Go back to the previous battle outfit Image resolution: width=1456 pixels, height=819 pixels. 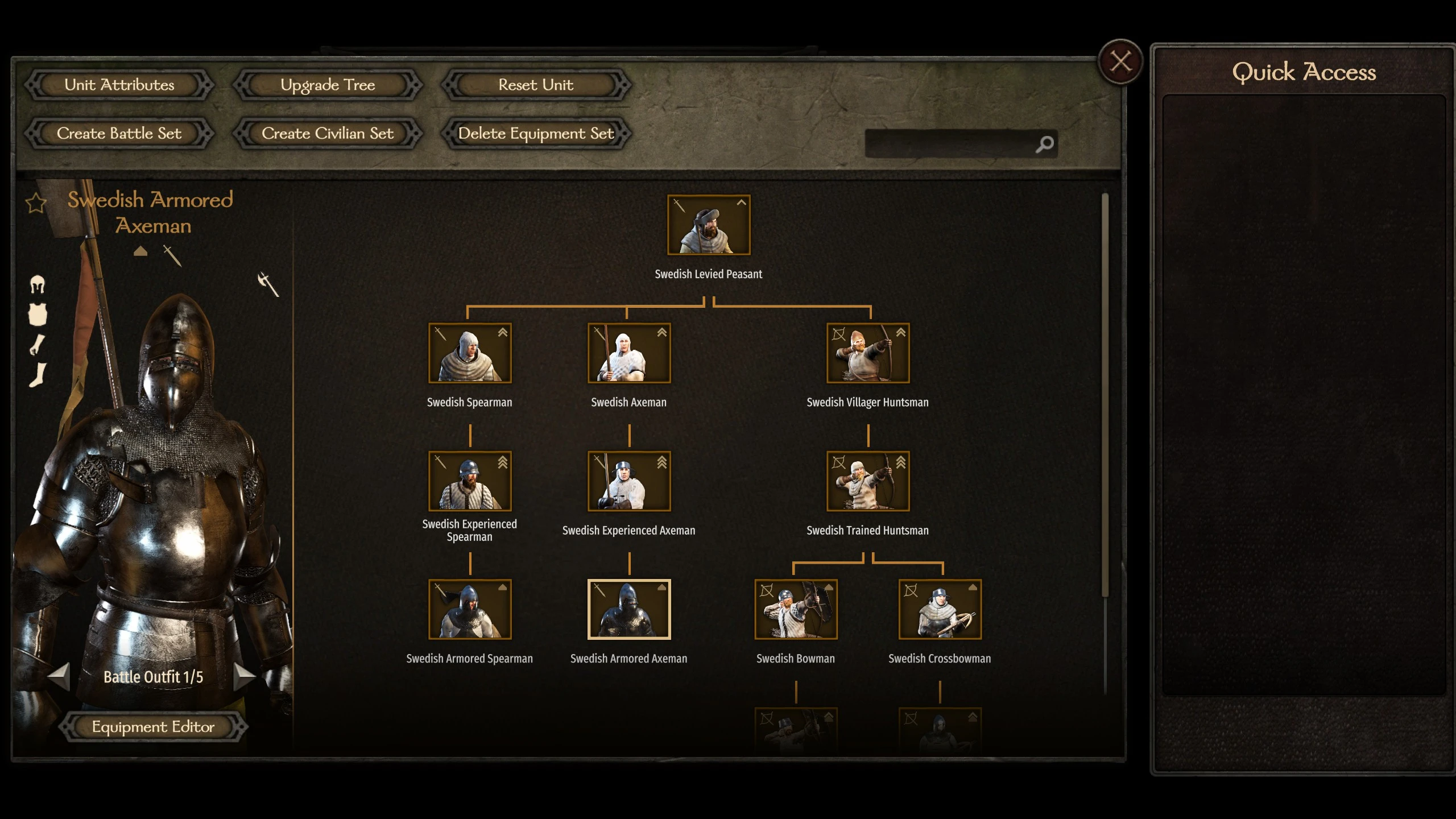point(59,676)
